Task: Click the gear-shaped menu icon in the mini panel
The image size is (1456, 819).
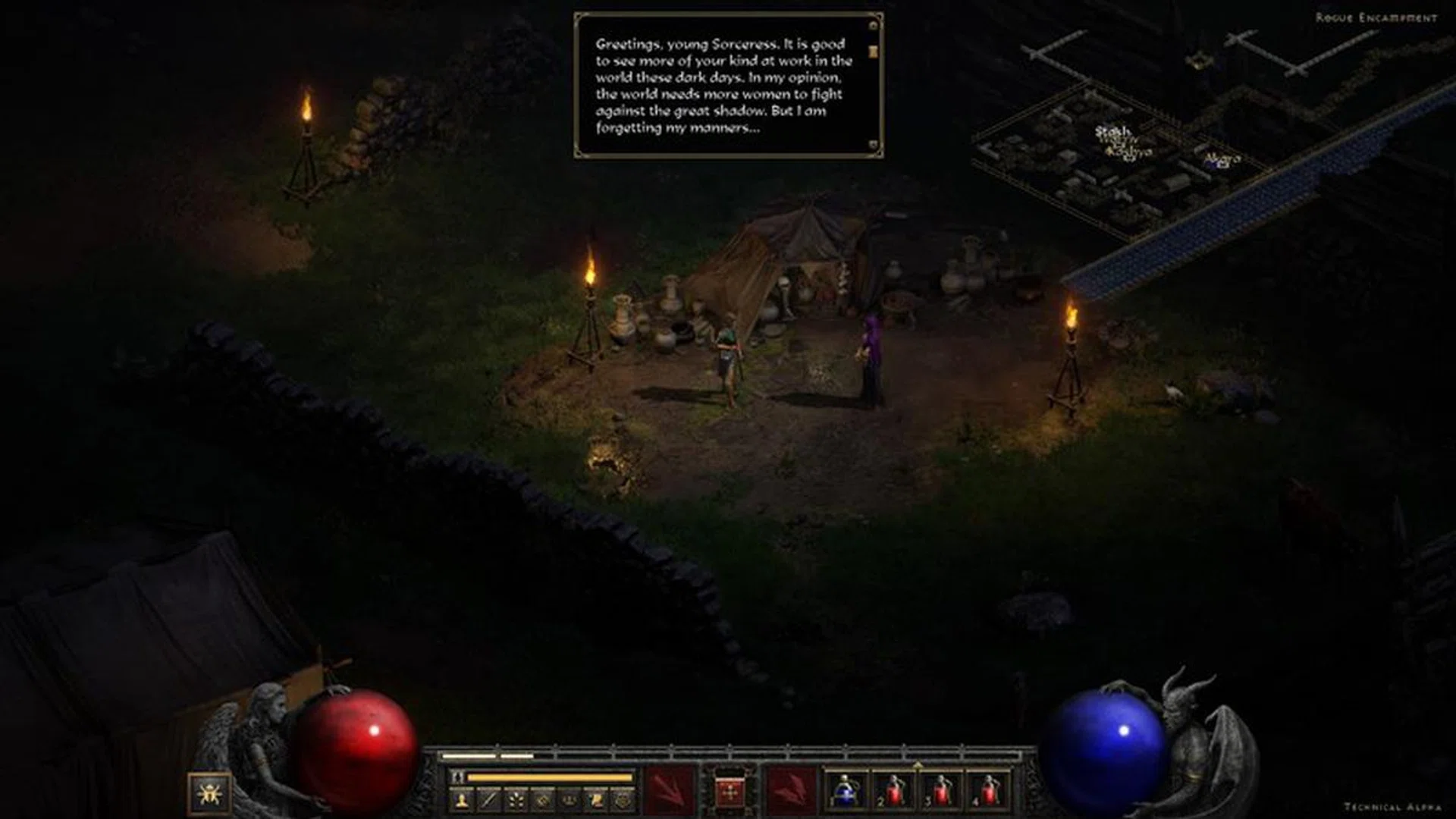Action: click(624, 801)
